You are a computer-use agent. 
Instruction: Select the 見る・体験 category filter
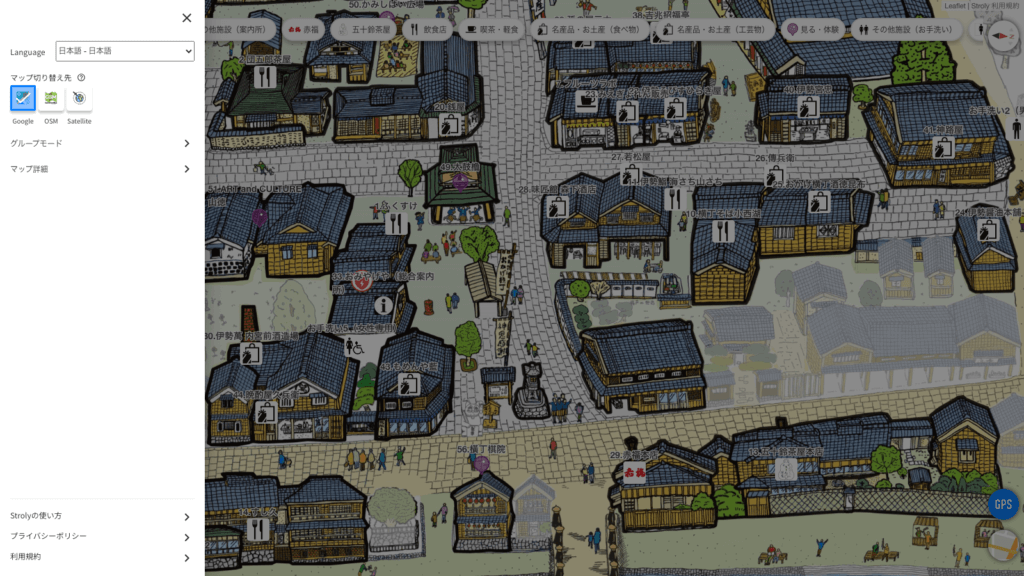click(813, 30)
